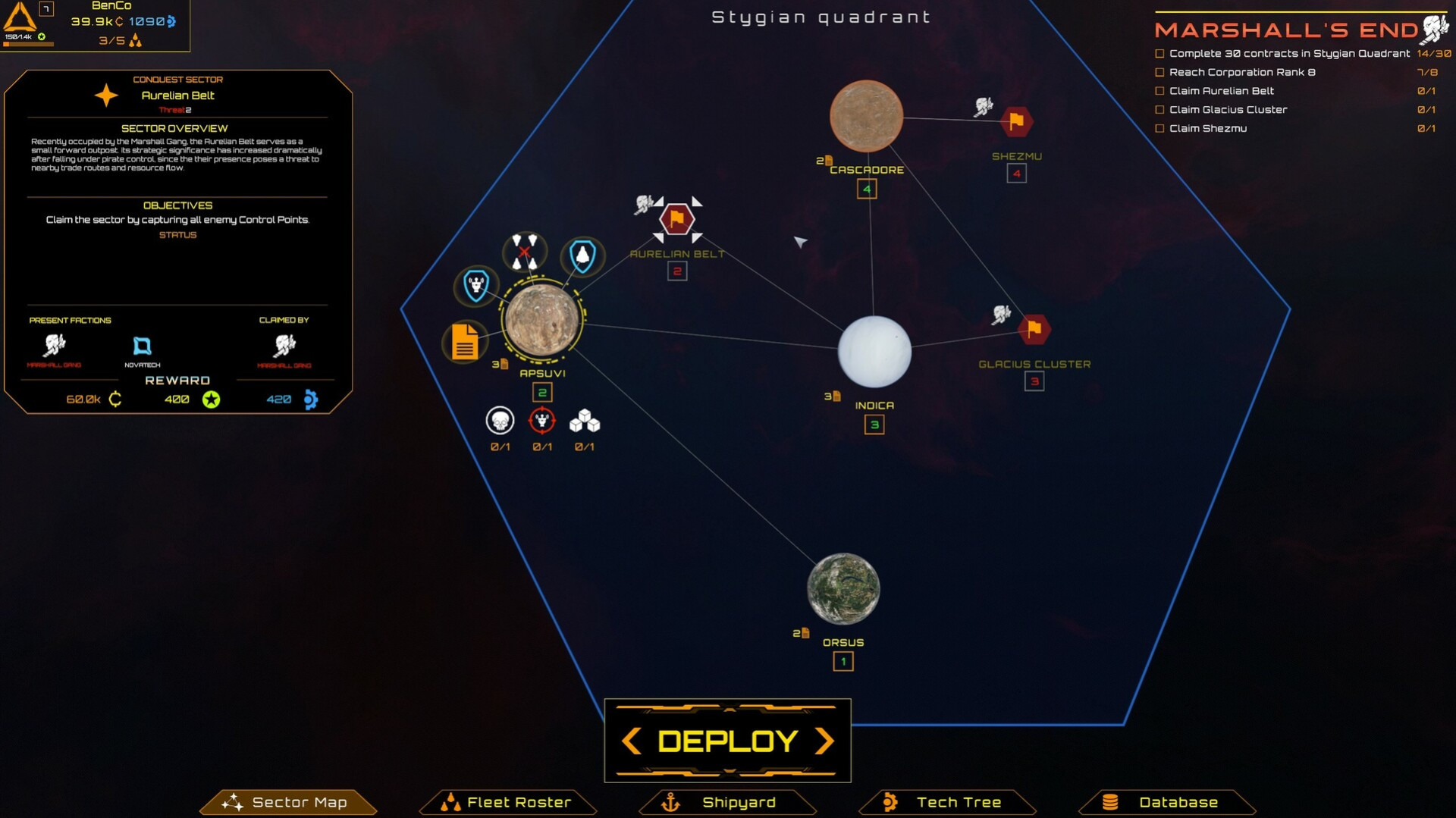This screenshot has height=818, width=1456.
Task: Open the Fleet Roster tab
Action: coord(508,802)
